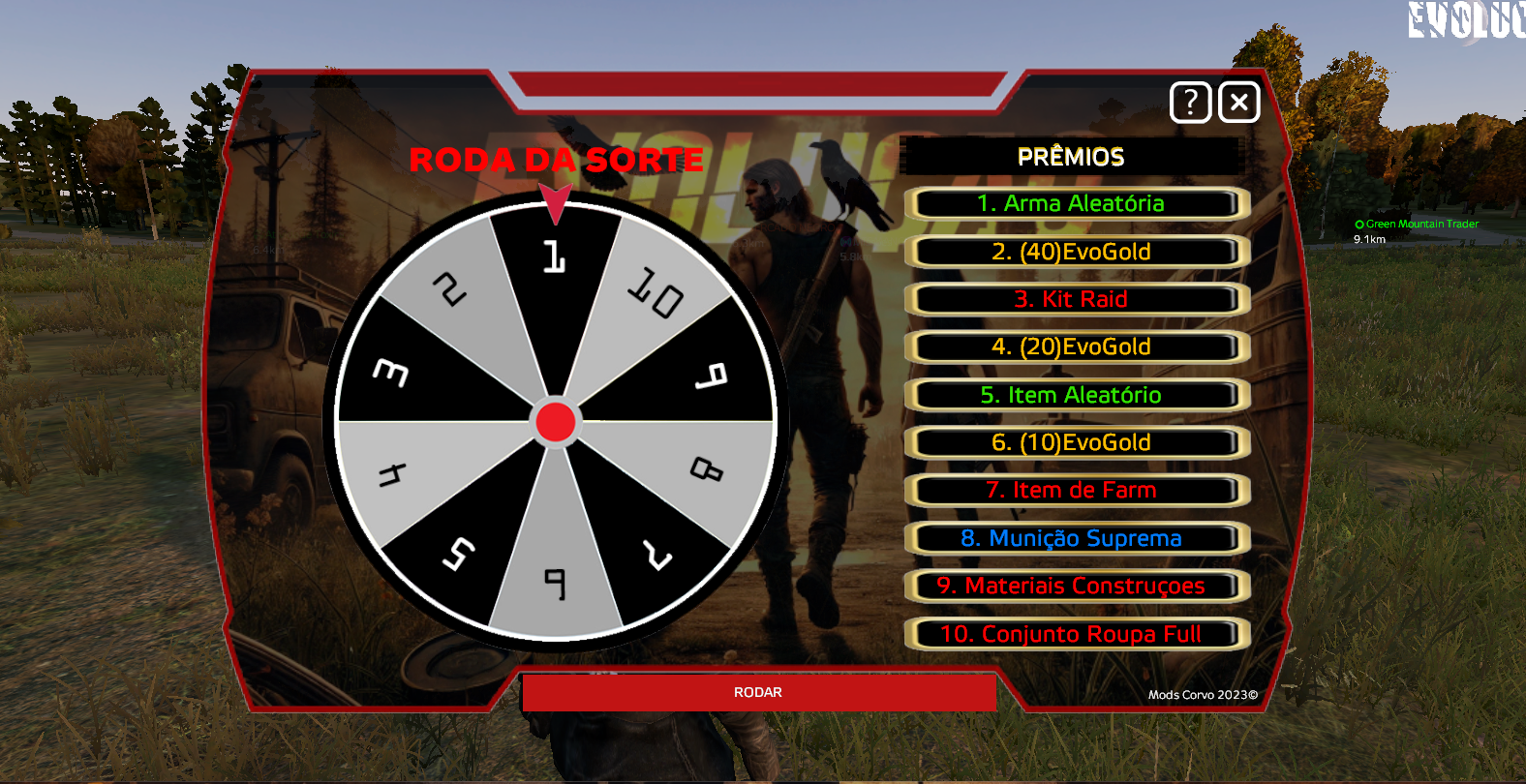Click wheel segment number 7

tap(656, 554)
